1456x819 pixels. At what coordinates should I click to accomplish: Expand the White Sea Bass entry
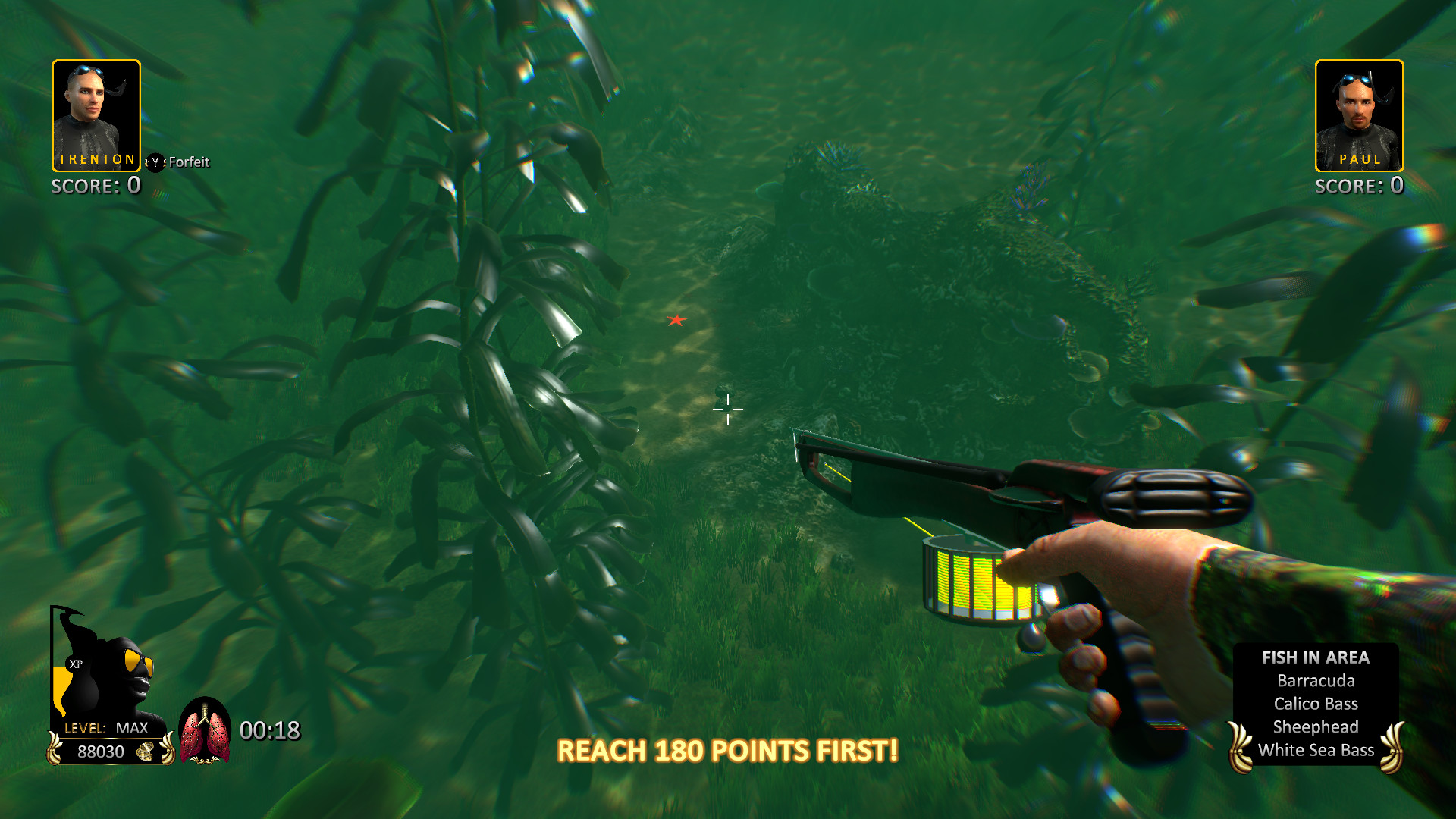pos(1316,750)
